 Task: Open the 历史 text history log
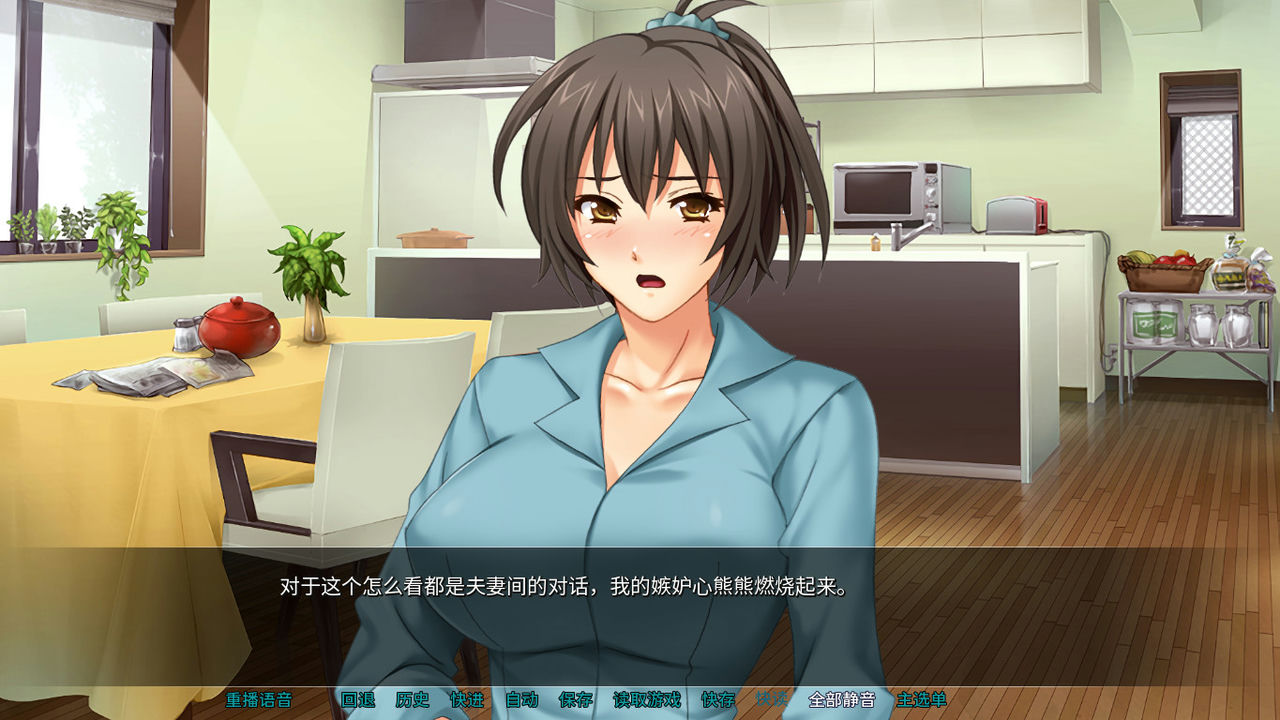(x=413, y=702)
